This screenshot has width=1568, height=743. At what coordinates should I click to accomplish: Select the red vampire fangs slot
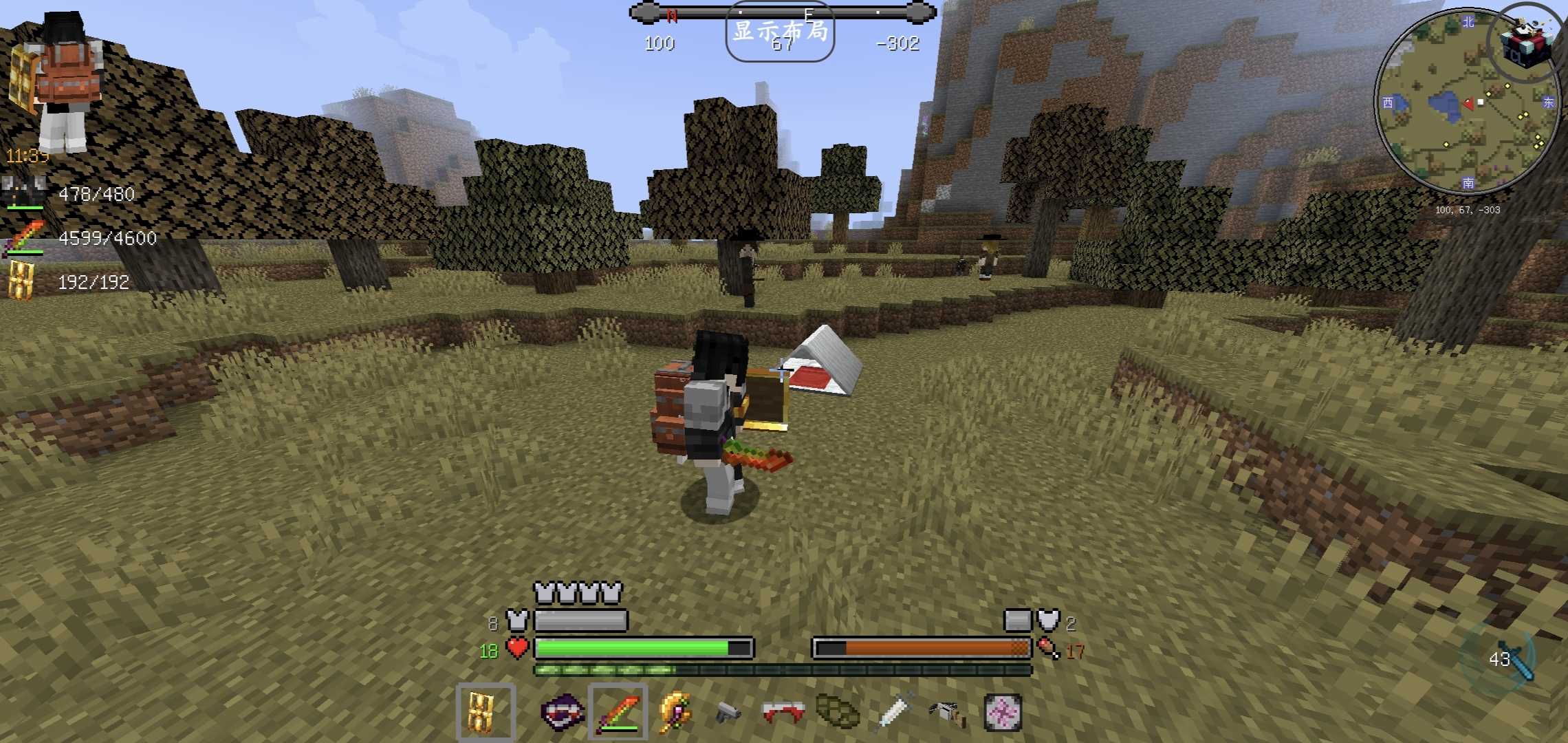point(783,712)
